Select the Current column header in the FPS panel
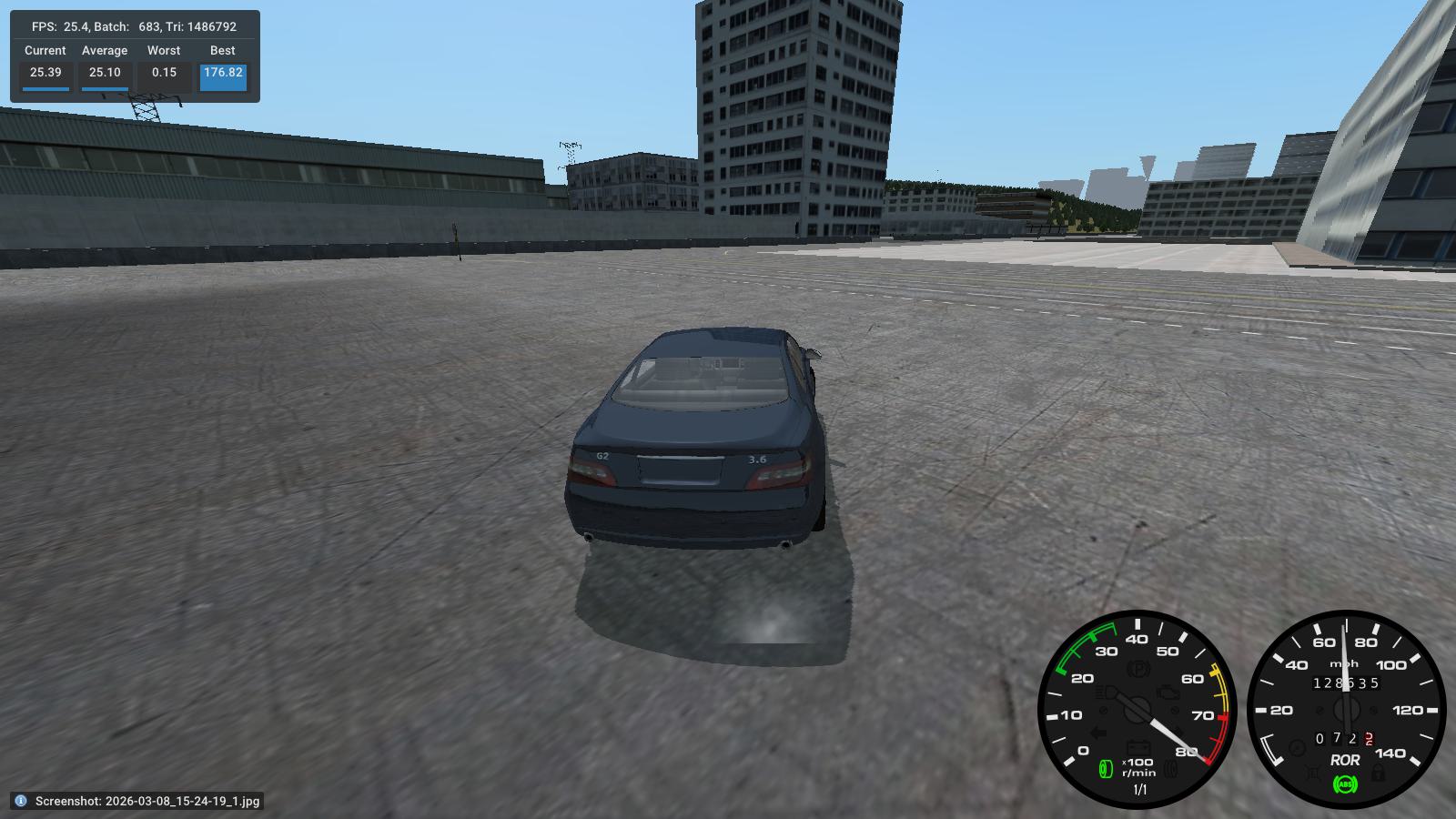This screenshot has height=819, width=1456. (44, 50)
